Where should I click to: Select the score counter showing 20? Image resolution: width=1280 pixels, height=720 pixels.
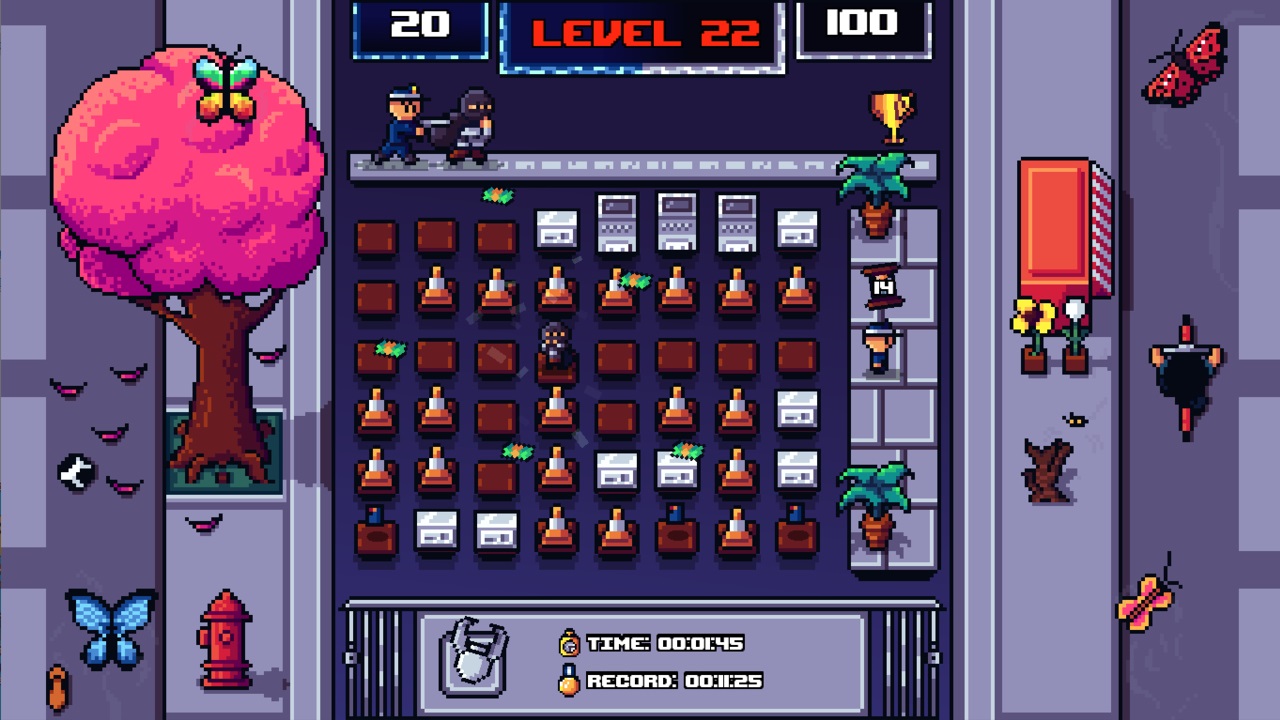tap(420, 25)
